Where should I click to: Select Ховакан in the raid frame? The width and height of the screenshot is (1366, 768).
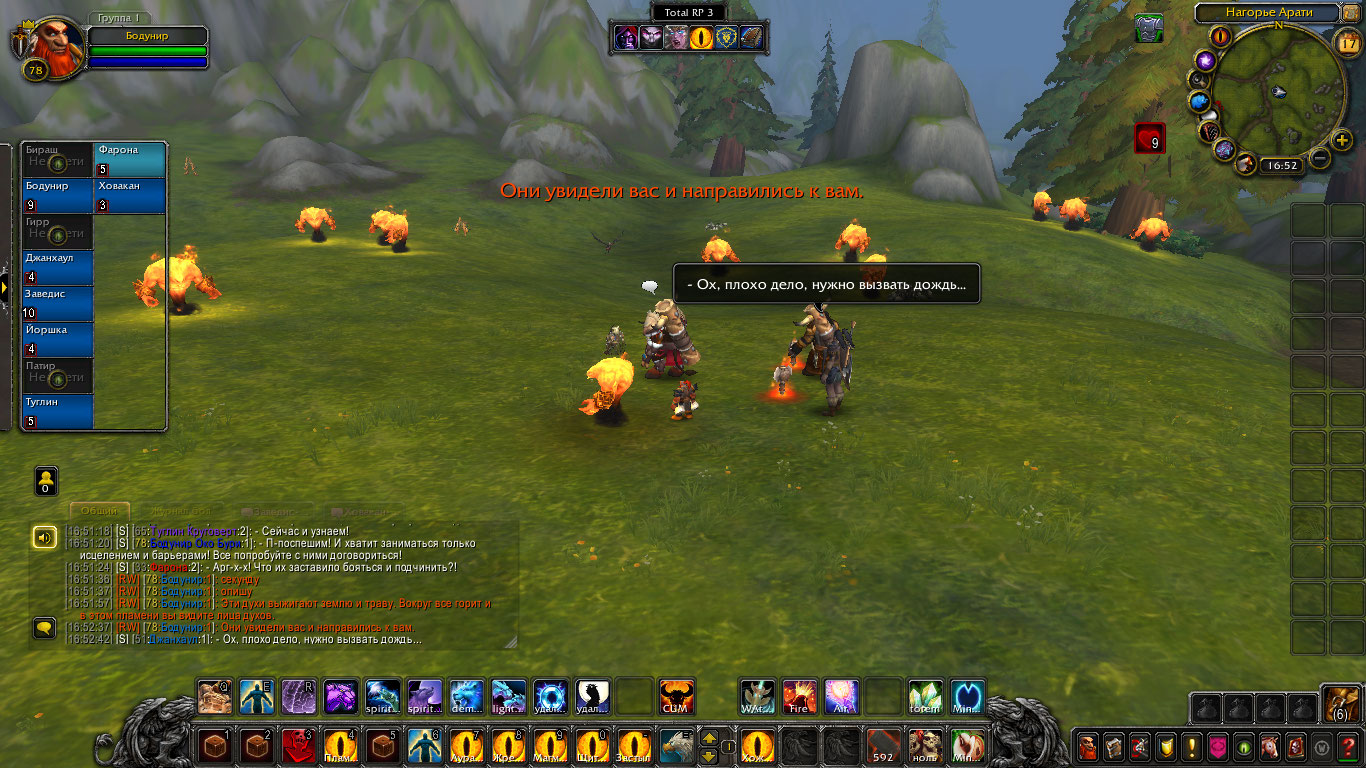tap(130, 196)
